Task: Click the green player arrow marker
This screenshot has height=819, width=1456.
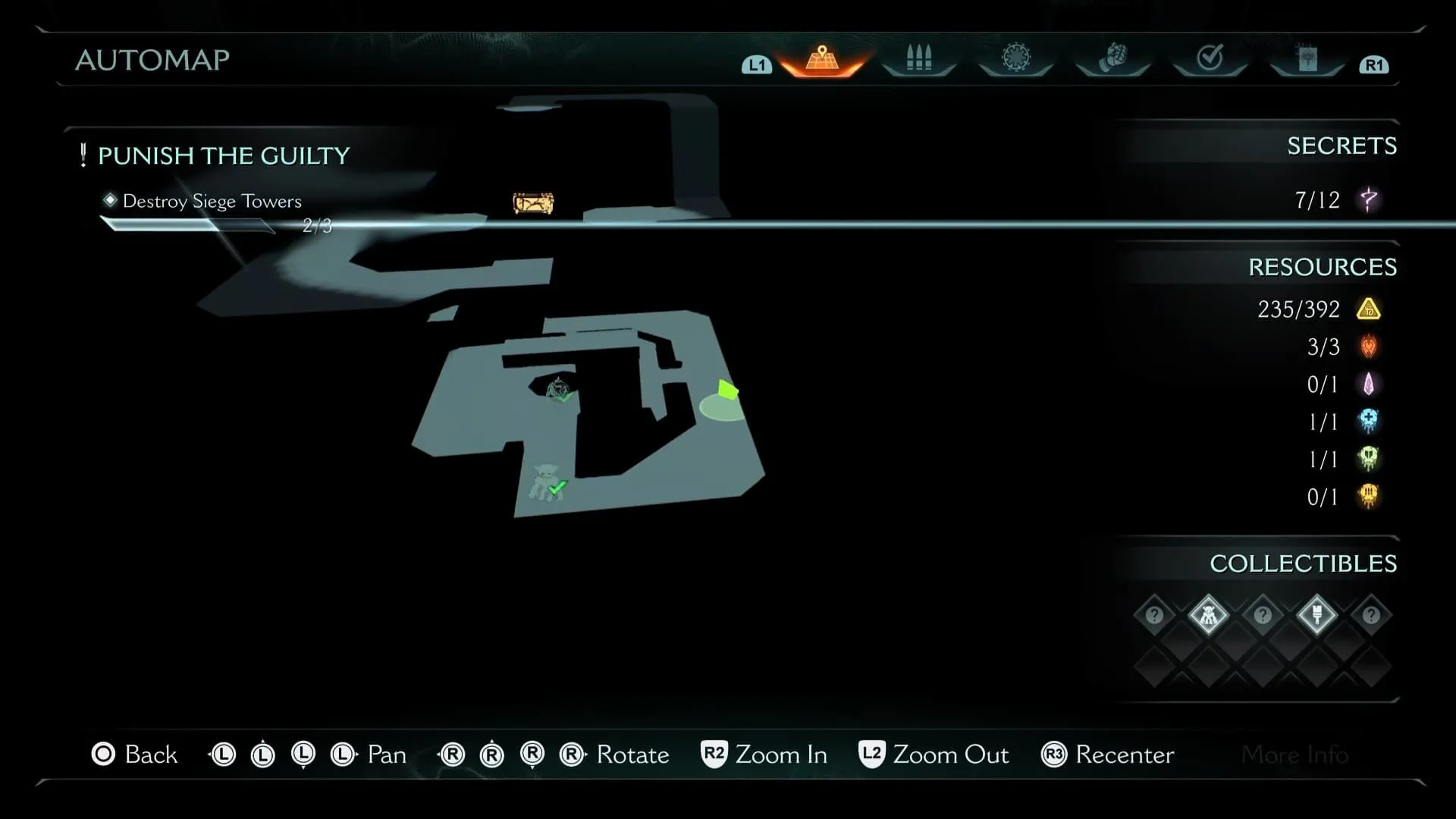Action: 727,391
